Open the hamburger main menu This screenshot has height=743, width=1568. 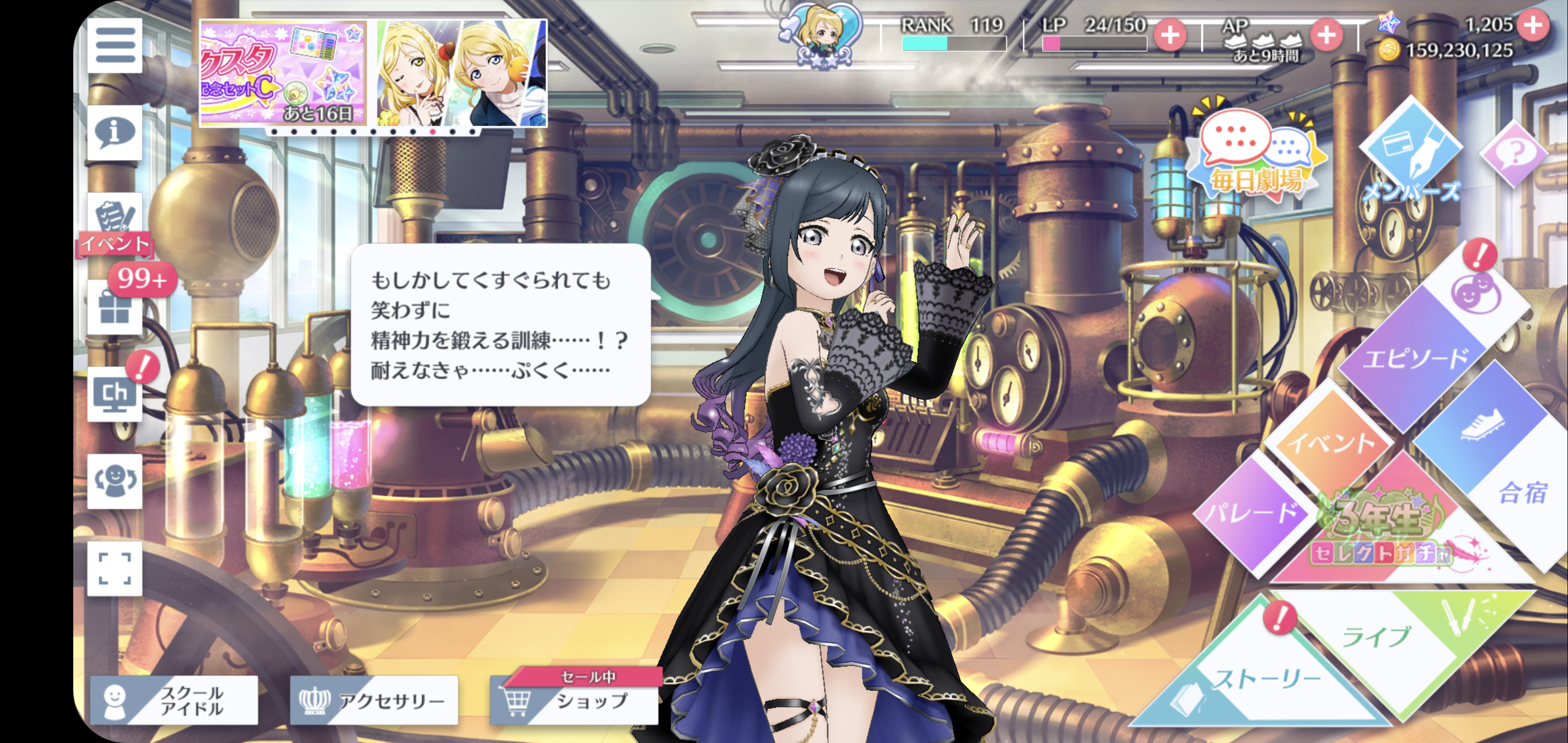tap(115, 45)
